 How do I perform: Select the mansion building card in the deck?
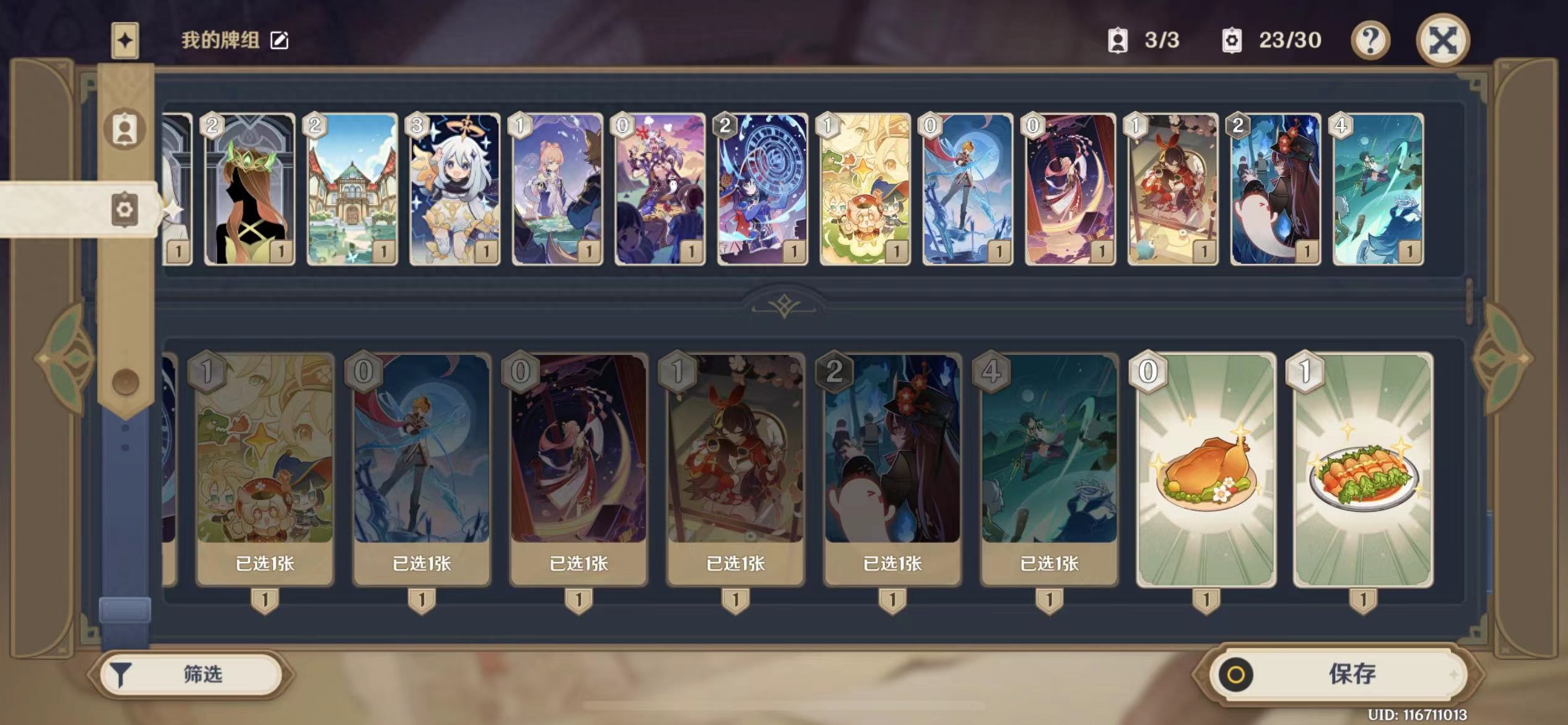pyautogui.click(x=352, y=189)
